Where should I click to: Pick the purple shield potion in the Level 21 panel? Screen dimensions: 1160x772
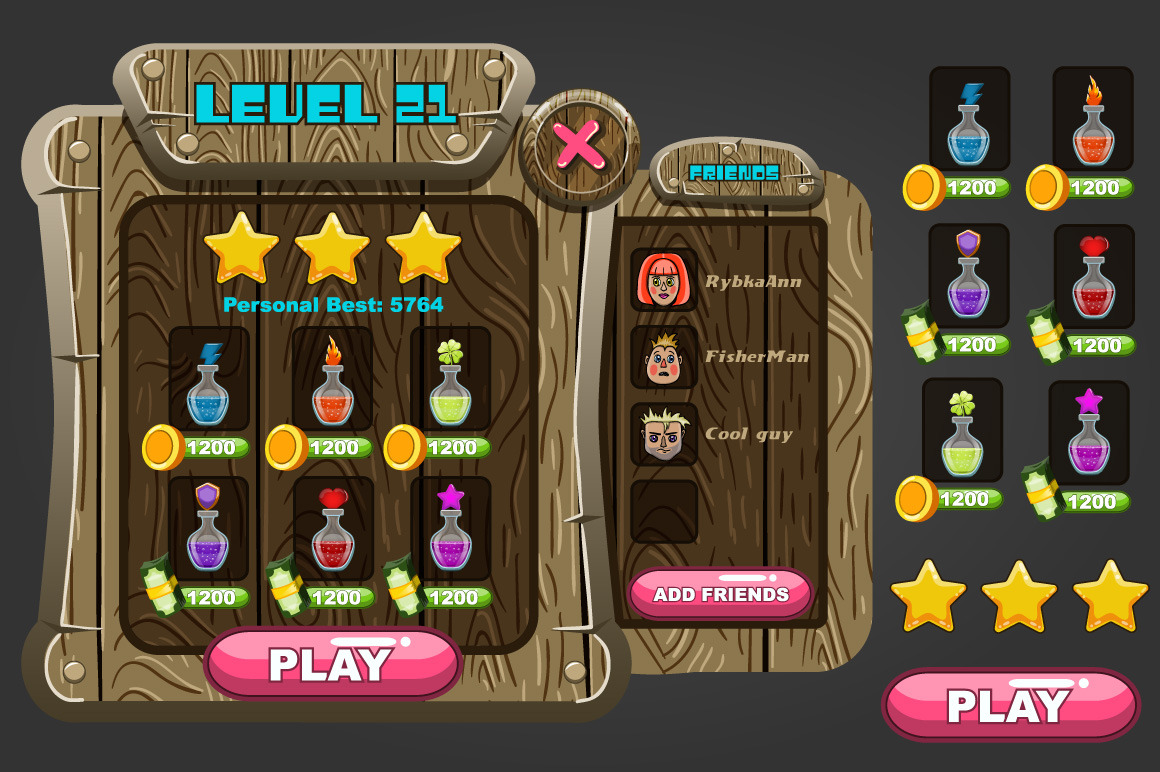208,530
